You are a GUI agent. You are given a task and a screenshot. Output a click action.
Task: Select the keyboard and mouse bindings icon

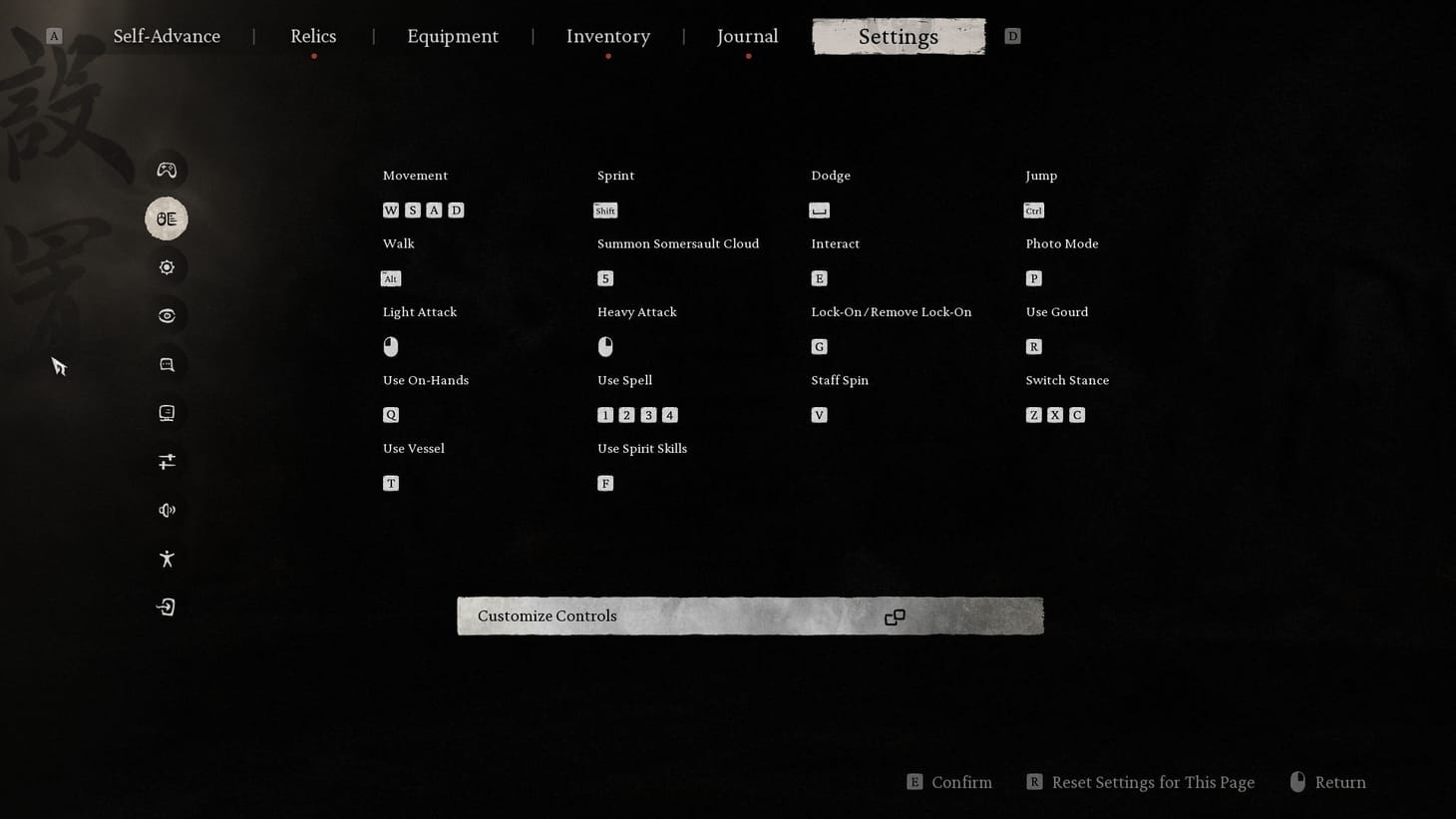pos(166,217)
